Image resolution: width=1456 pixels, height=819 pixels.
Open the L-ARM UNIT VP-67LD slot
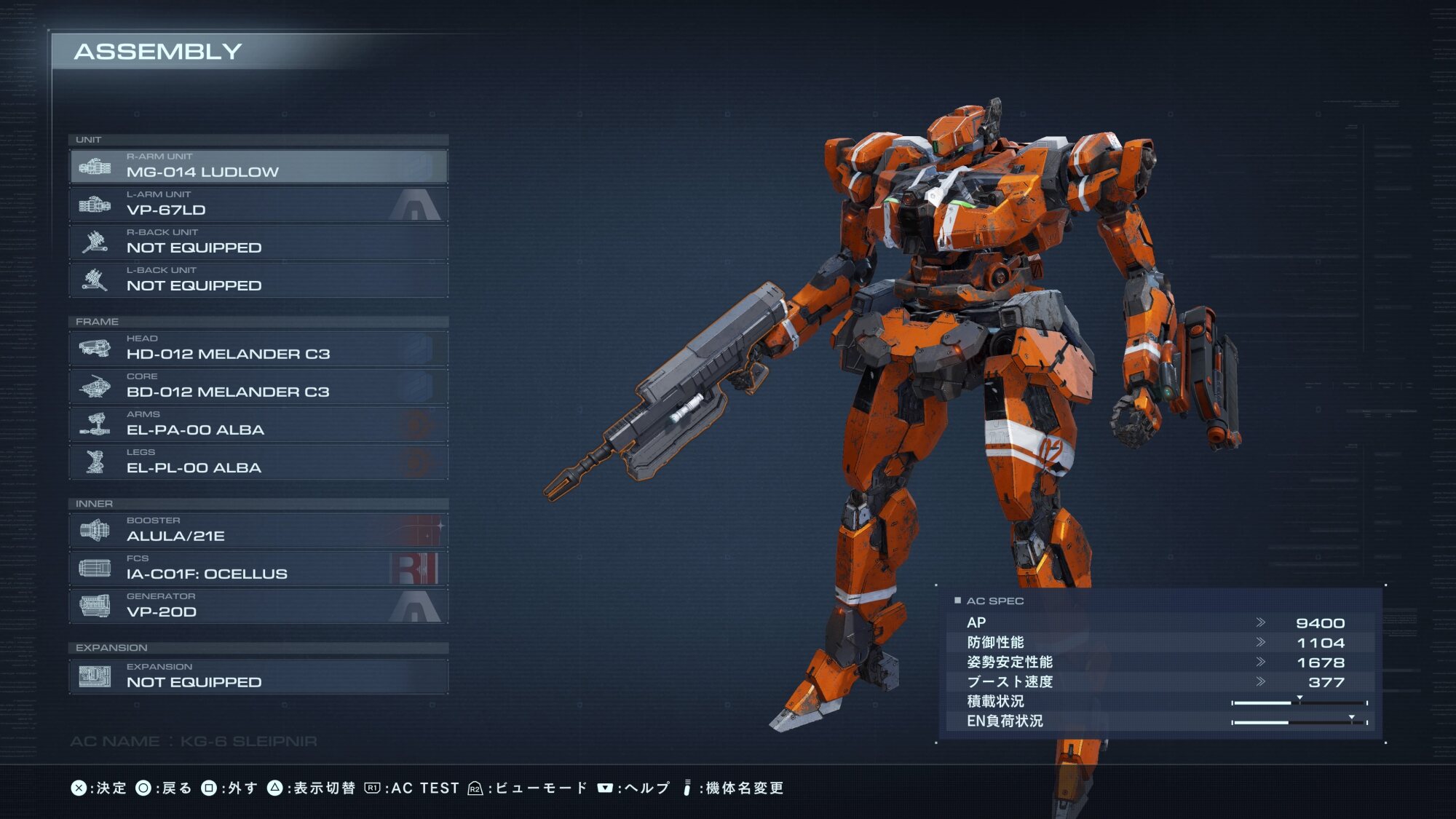258,204
